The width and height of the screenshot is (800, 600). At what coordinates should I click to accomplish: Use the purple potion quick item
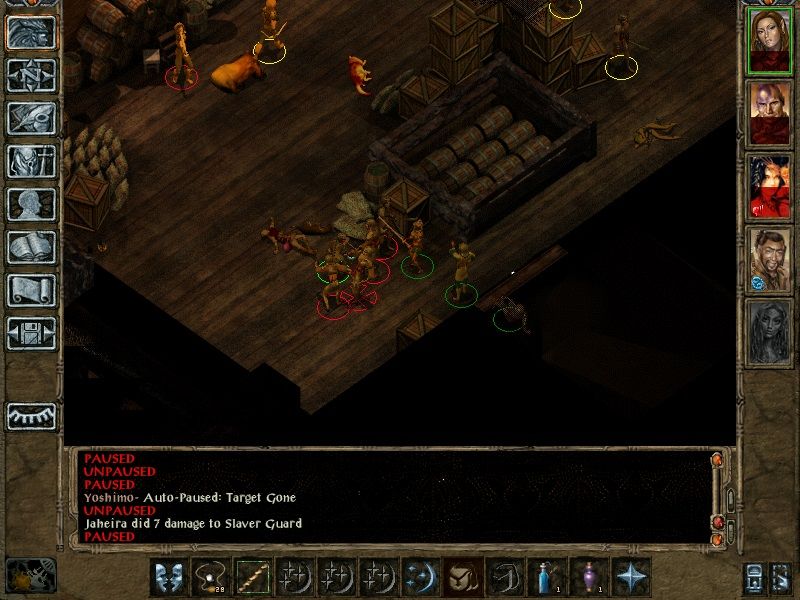click(589, 577)
